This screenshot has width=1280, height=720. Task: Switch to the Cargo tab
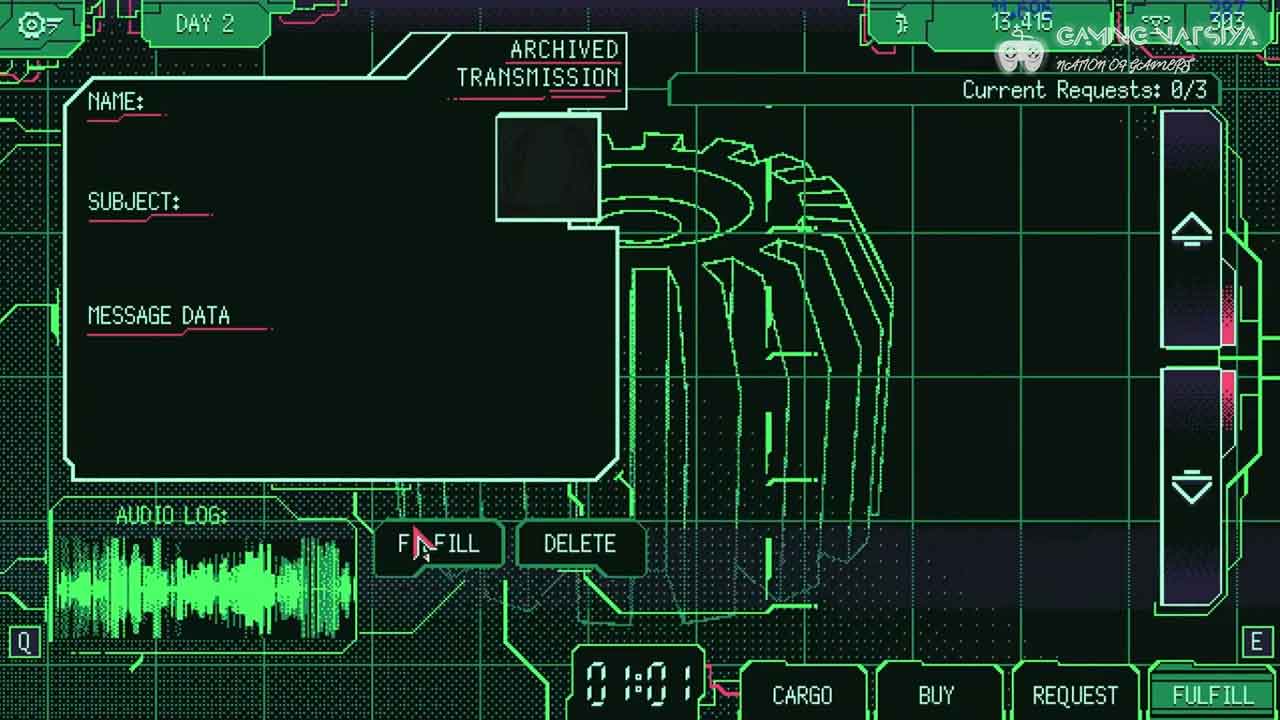click(802, 695)
